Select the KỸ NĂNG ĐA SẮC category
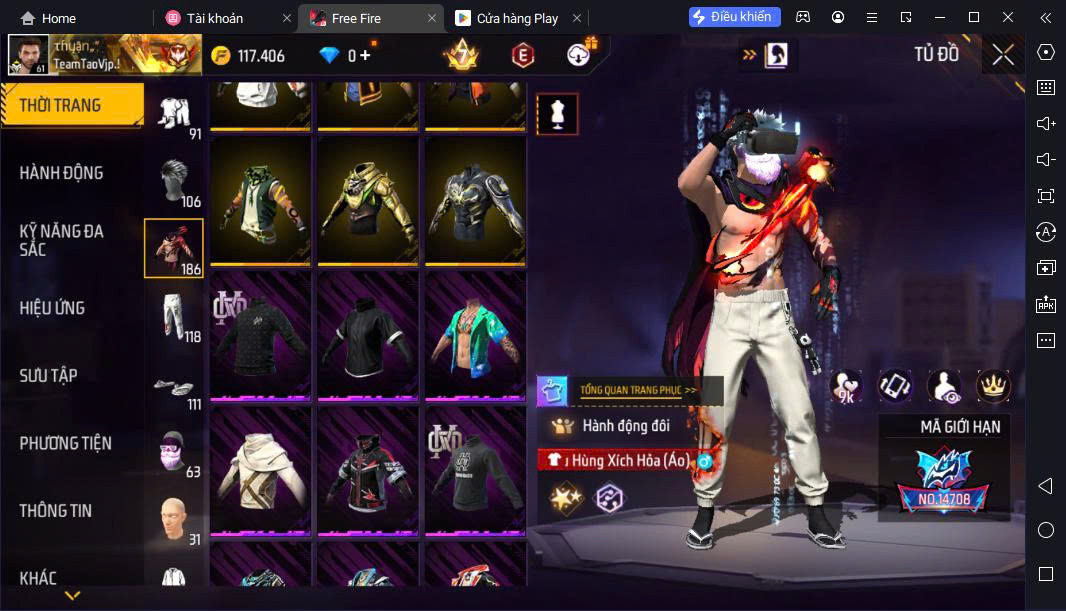 (x=62, y=240)
